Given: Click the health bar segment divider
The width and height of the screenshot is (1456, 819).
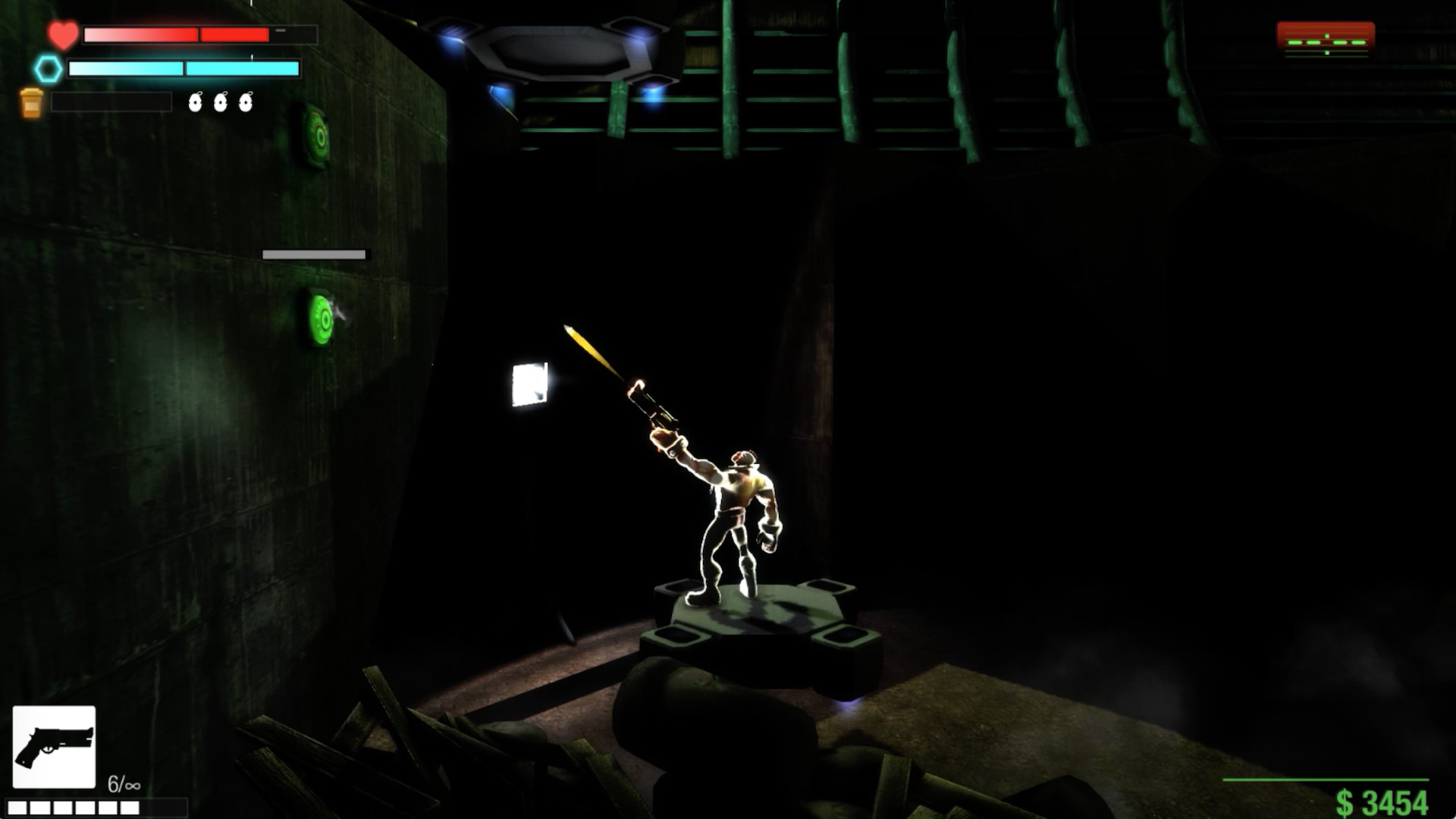Looking at the screenshot, I should click(199, 34).
